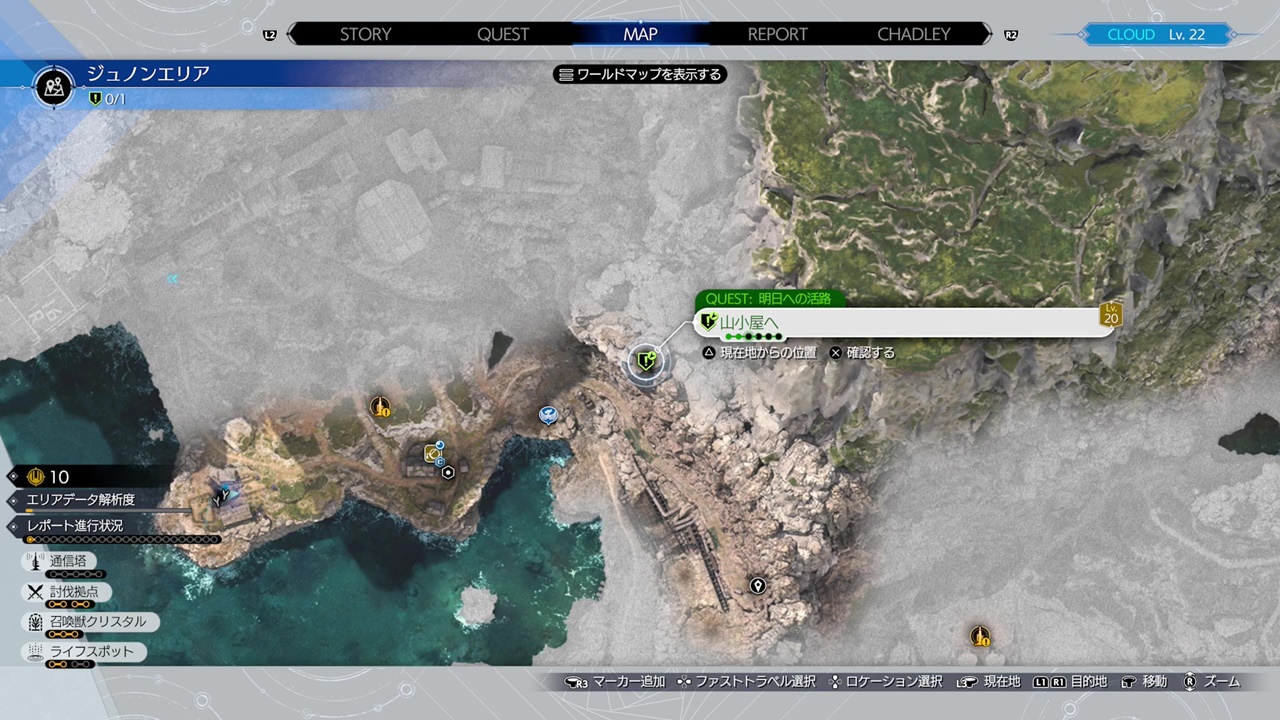This screenshot has width=1280, height=720.
Task: Click the ジュノンエリア area header
Action: [x=147, y=74]
